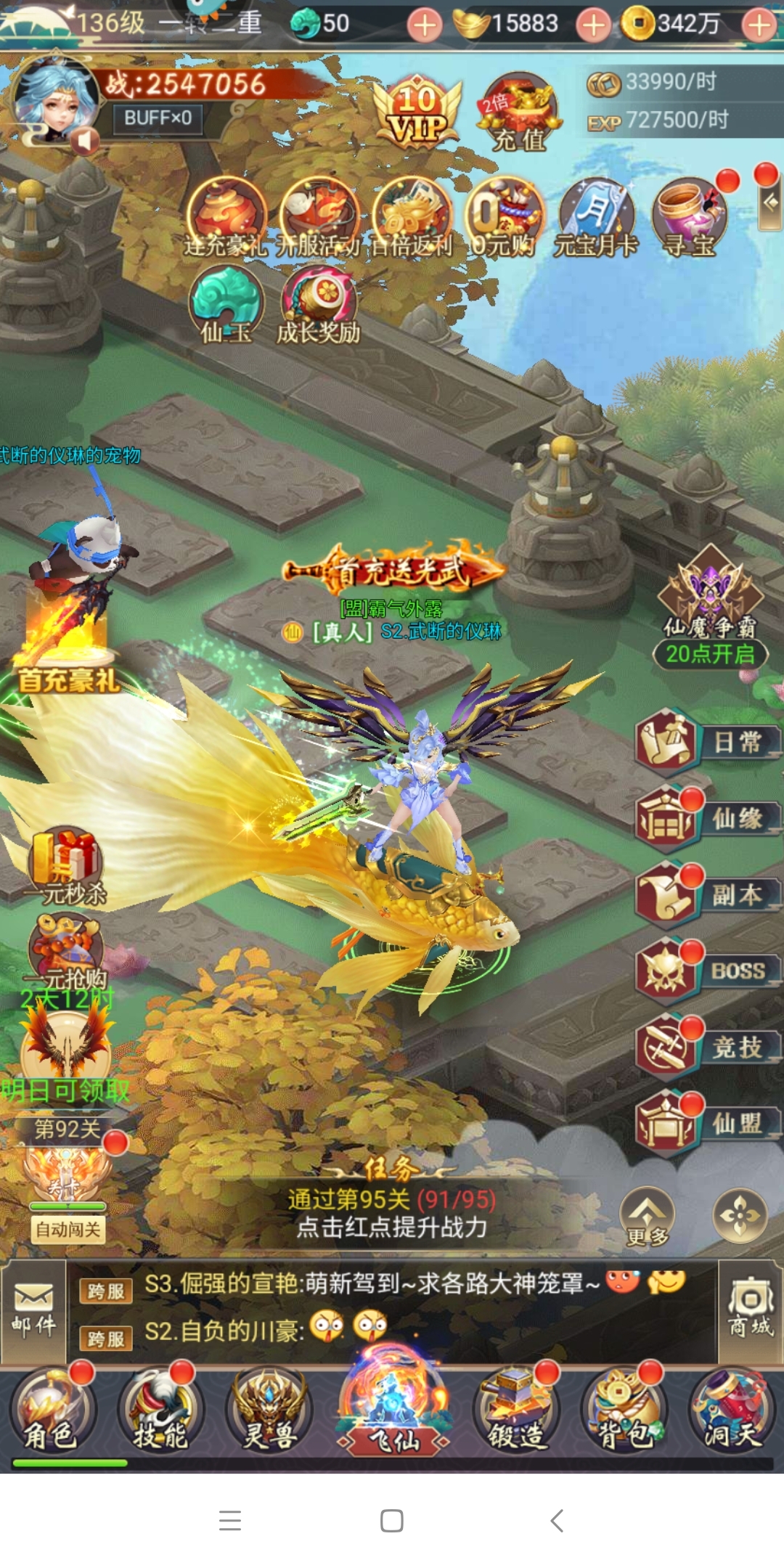The height and width of the screenshot is (1568, 784).
Task: Open the 仙盟 guild menu
Action: pyautogui.click(x=706, y=1124)
